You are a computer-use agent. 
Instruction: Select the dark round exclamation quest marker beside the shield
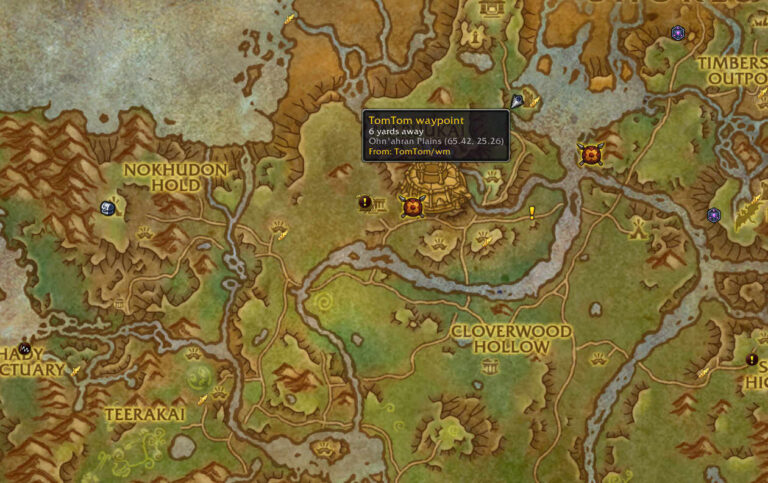(365, 202)
